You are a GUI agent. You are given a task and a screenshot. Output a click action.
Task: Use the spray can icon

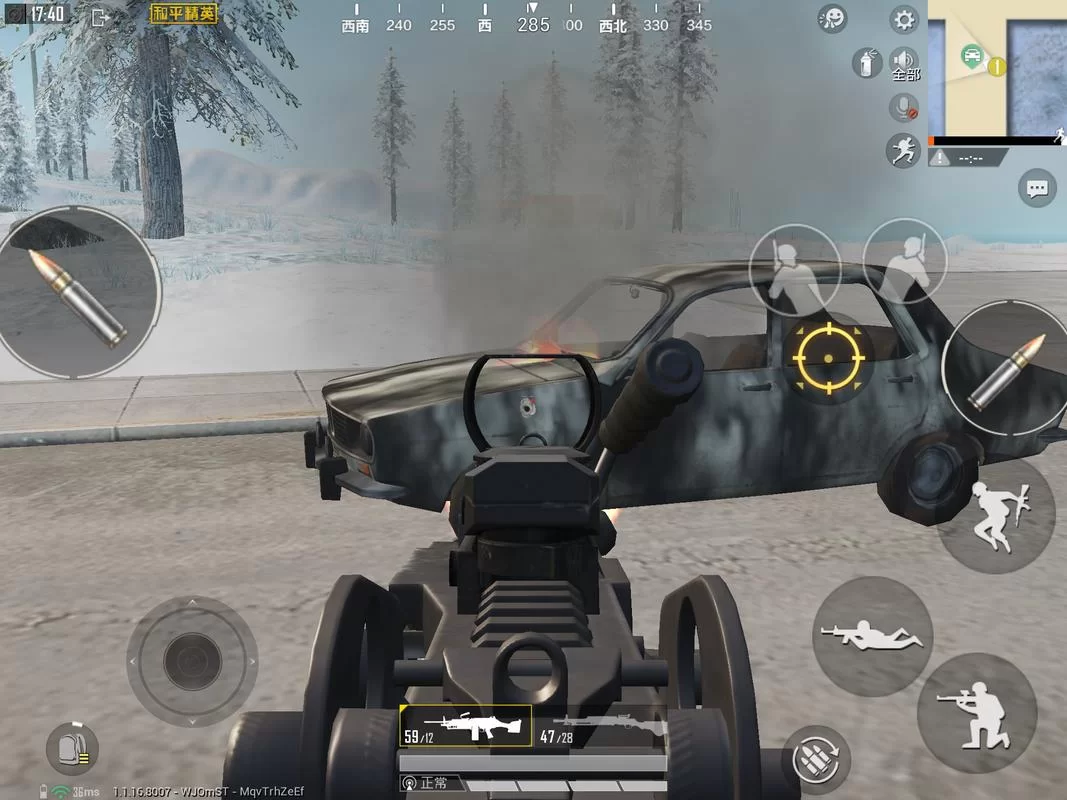865,63
